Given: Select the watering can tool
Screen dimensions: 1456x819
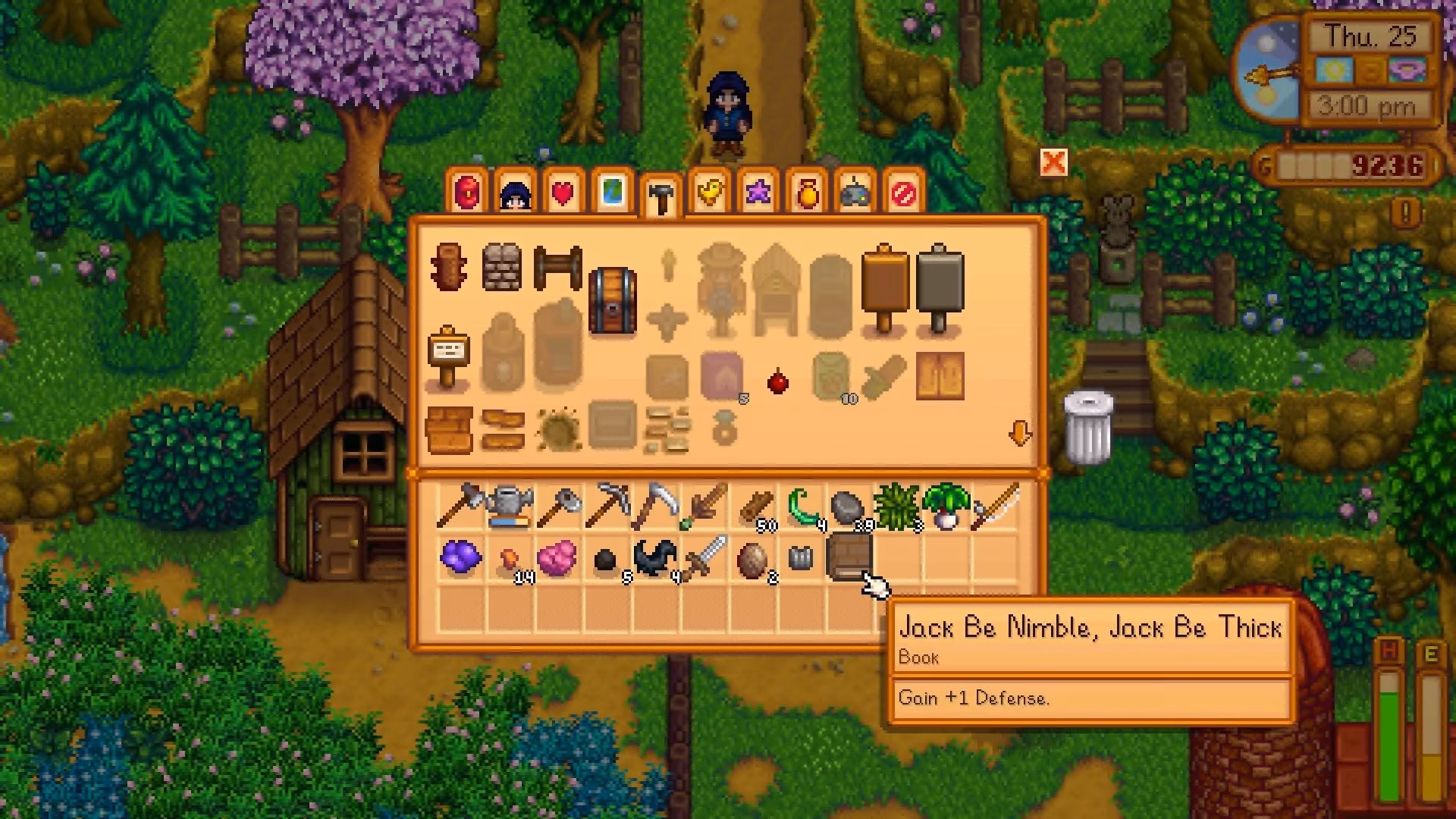Looking at the screenshot, I should (x=510, y=503).
